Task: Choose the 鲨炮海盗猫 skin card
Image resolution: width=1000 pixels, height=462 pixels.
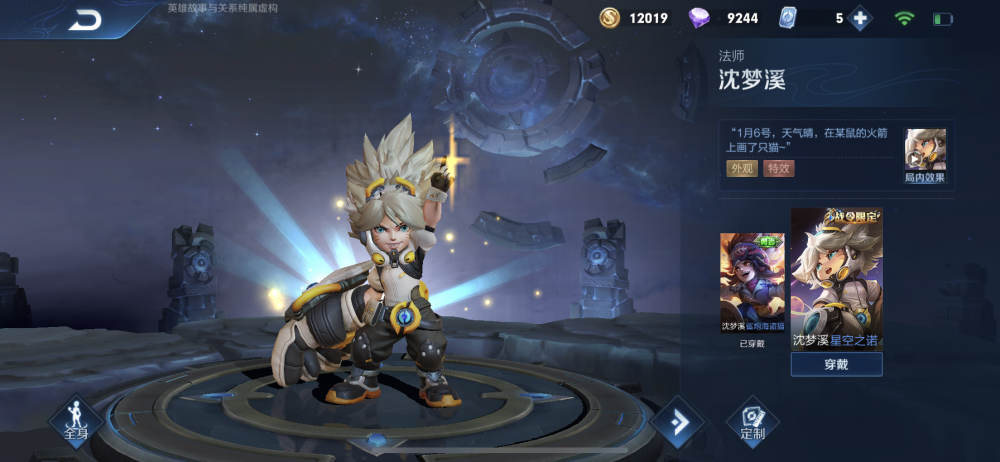Action: (752, 284)
